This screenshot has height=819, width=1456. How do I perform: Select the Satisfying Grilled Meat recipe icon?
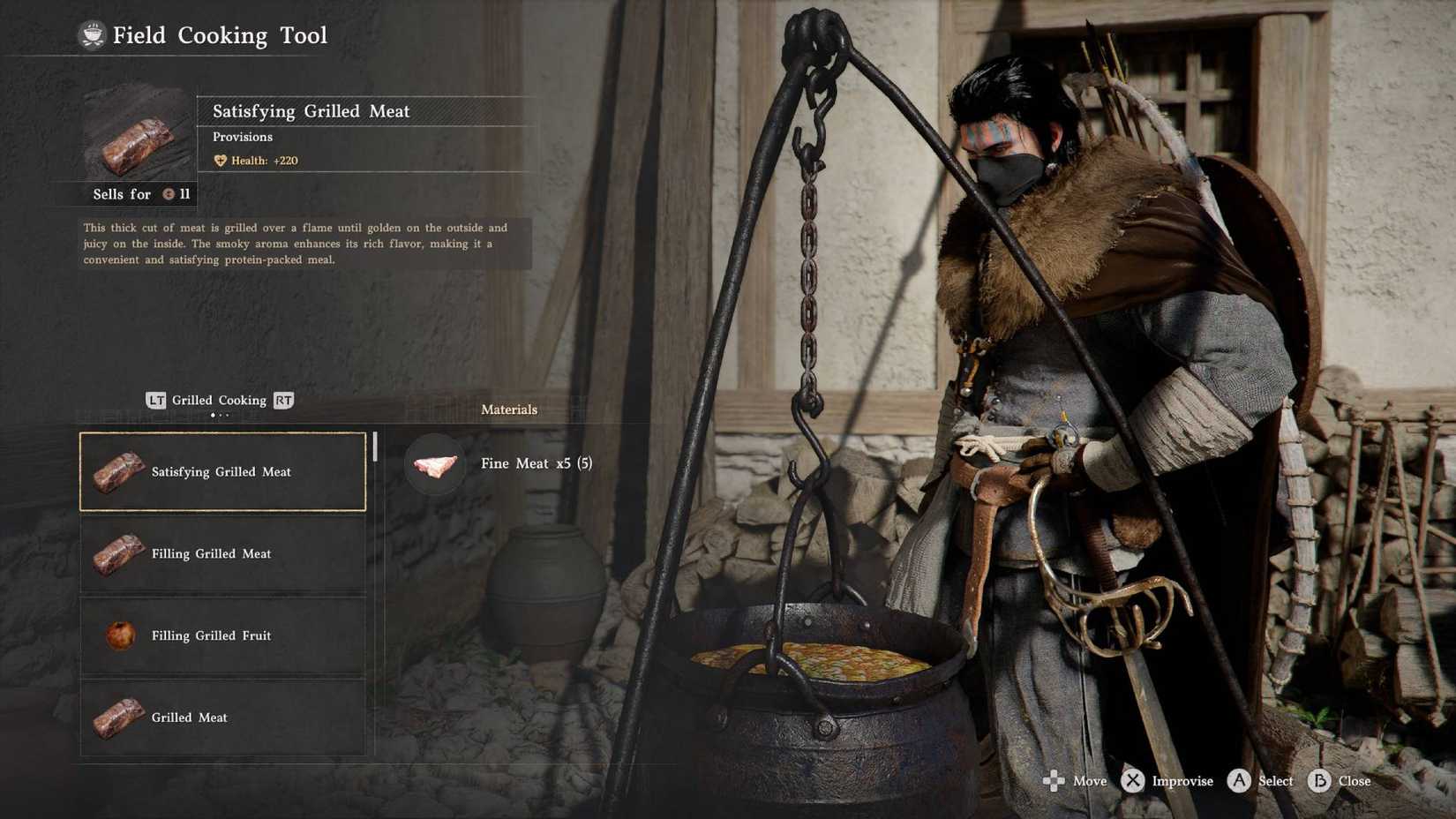119,471
